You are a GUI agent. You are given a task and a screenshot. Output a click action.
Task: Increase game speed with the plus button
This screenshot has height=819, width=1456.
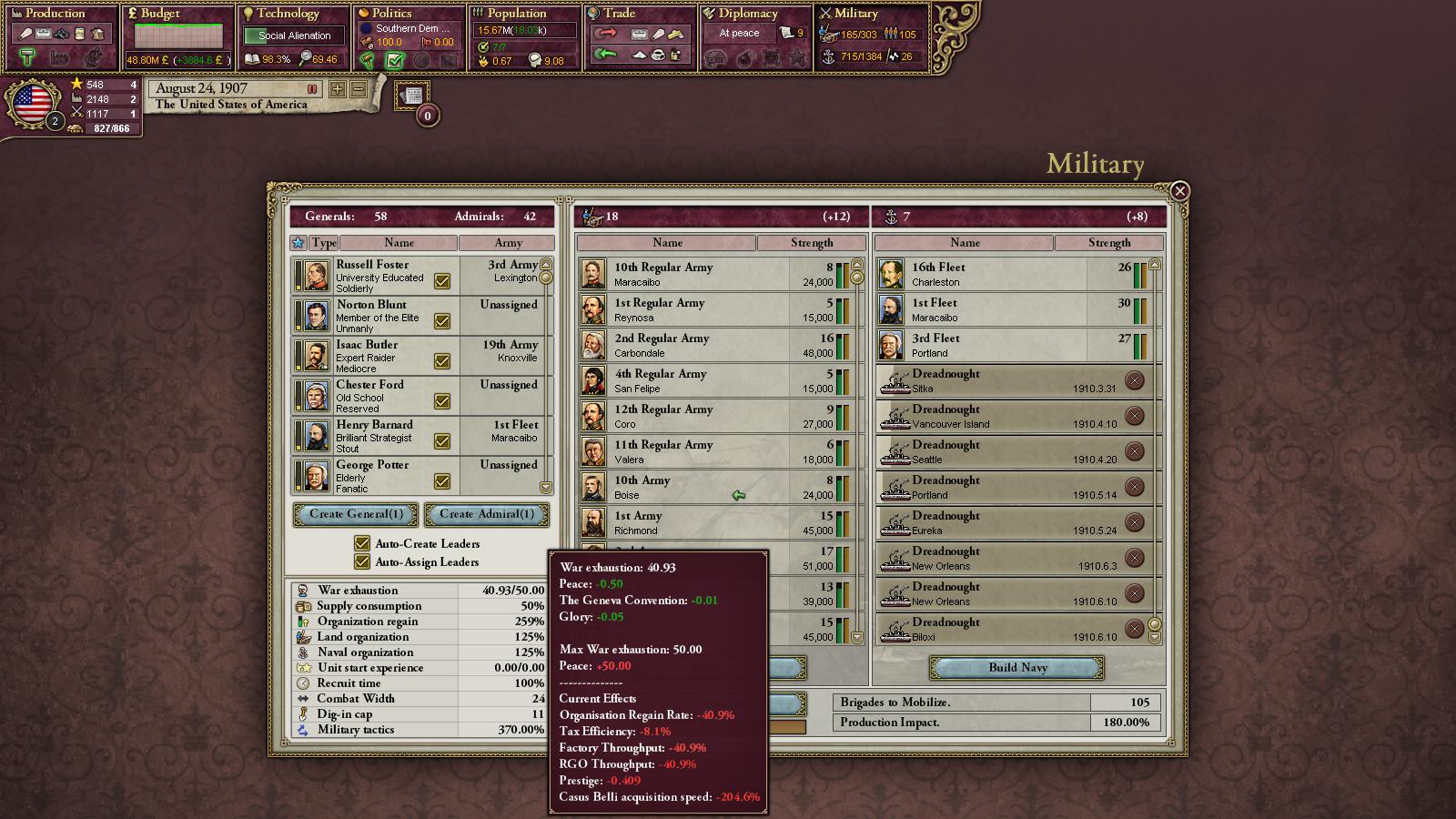[338, 89]
